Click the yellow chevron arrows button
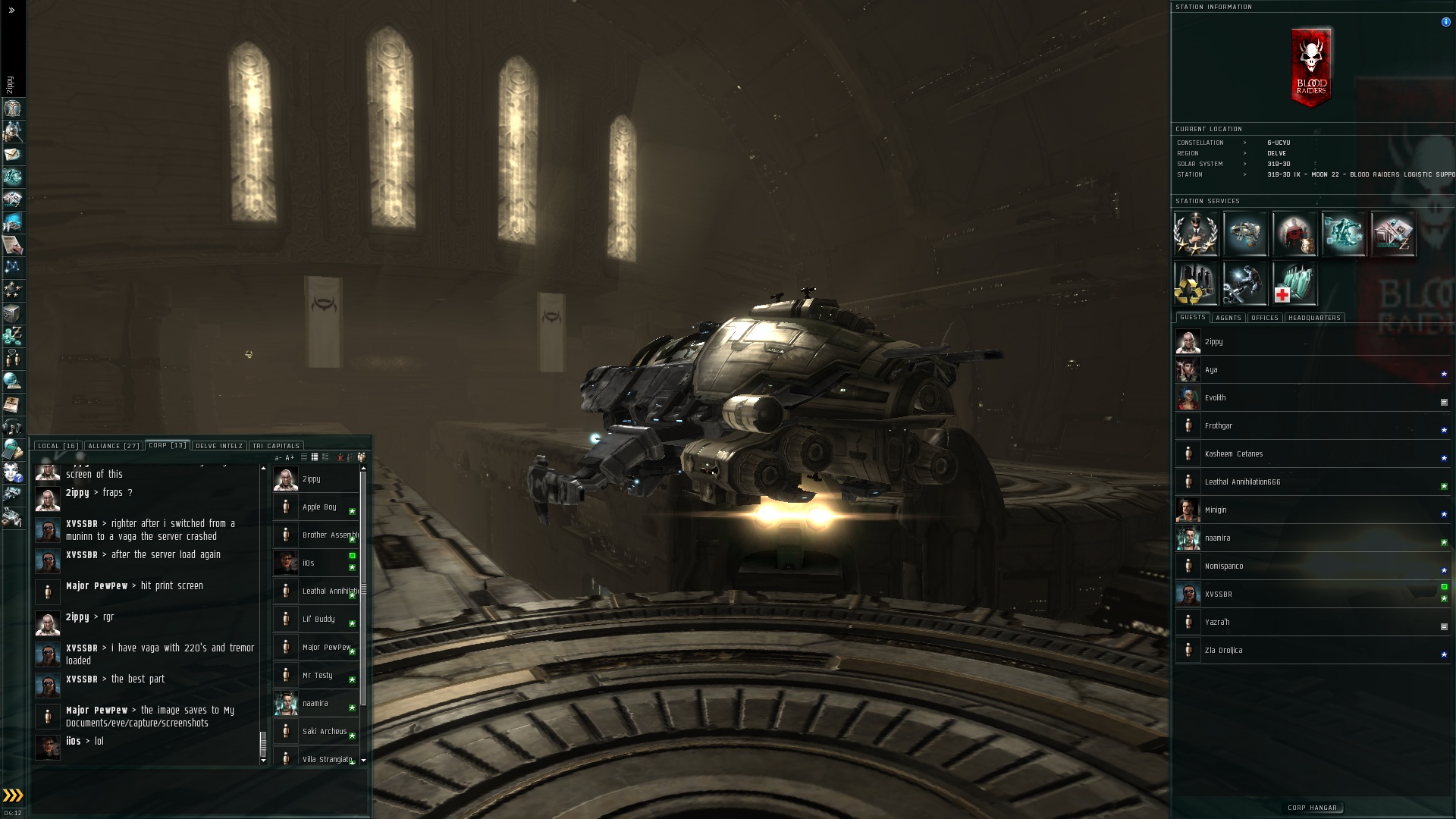The height and width of the screenshot is (819, 1456). click(13, 795)
